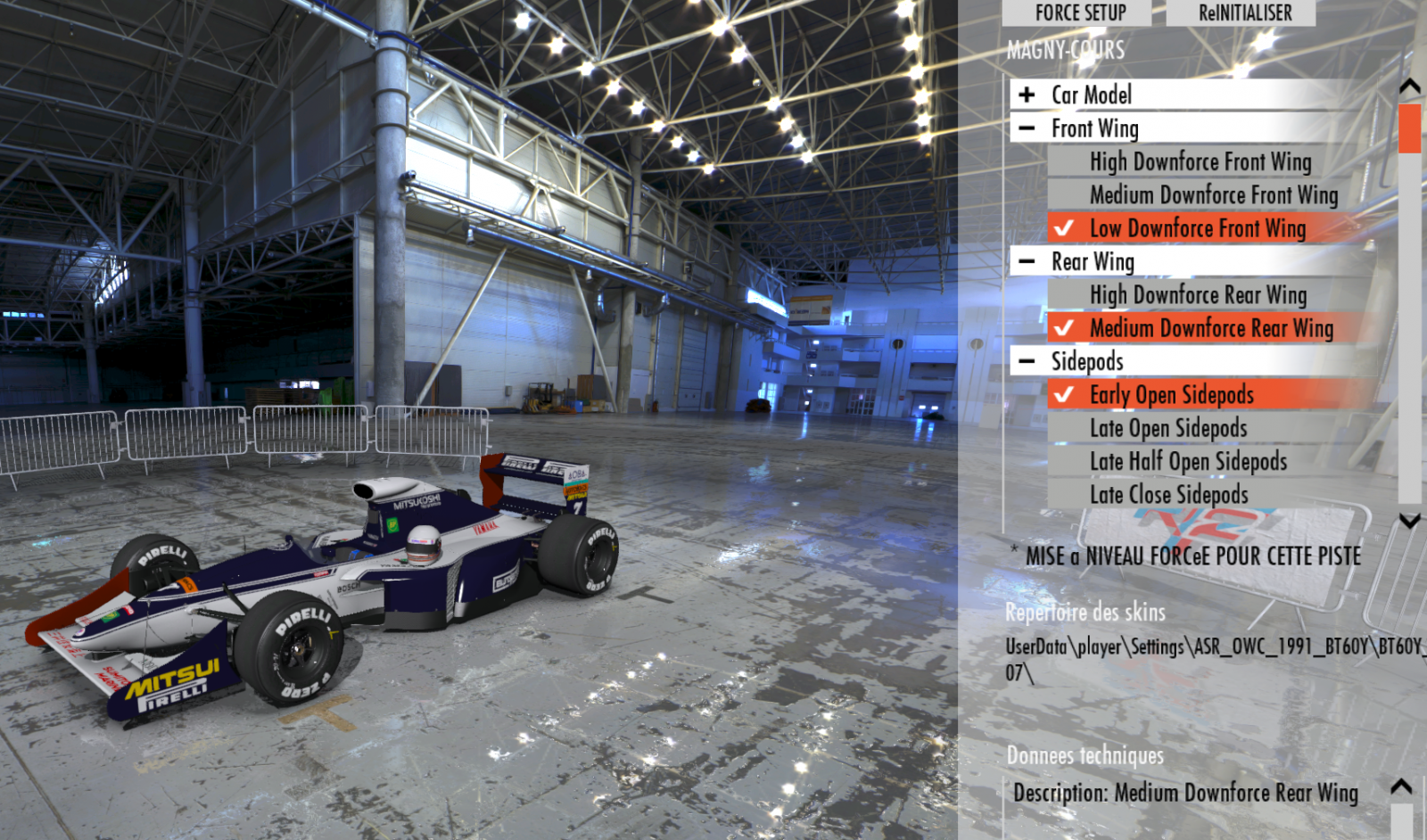Pick Late Close Sidepods
1427x840 pixels.
tap(1168, 494)
